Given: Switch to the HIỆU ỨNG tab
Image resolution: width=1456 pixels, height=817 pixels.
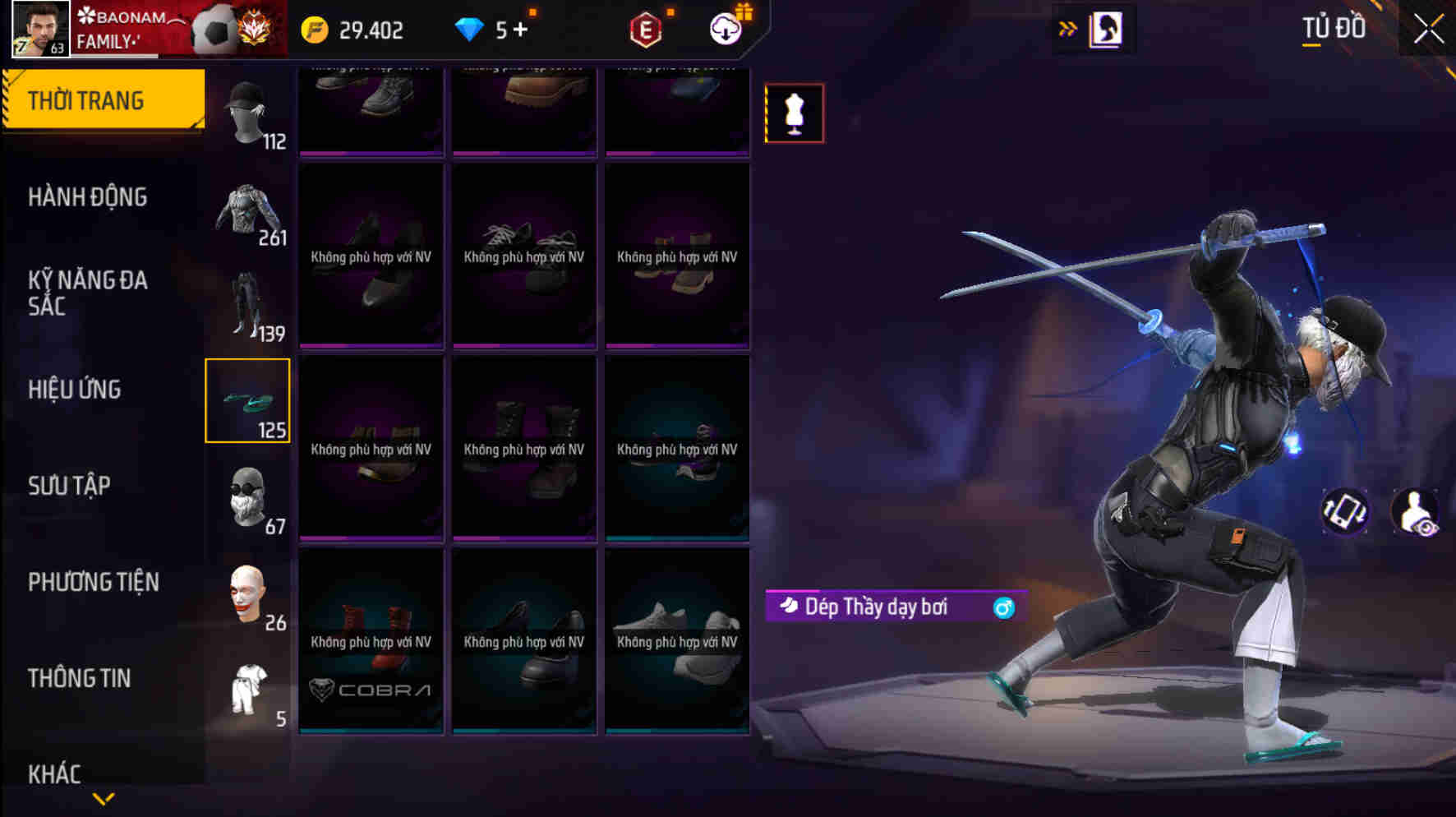Looking at the screenshot, I should click(x=76, y=390).
